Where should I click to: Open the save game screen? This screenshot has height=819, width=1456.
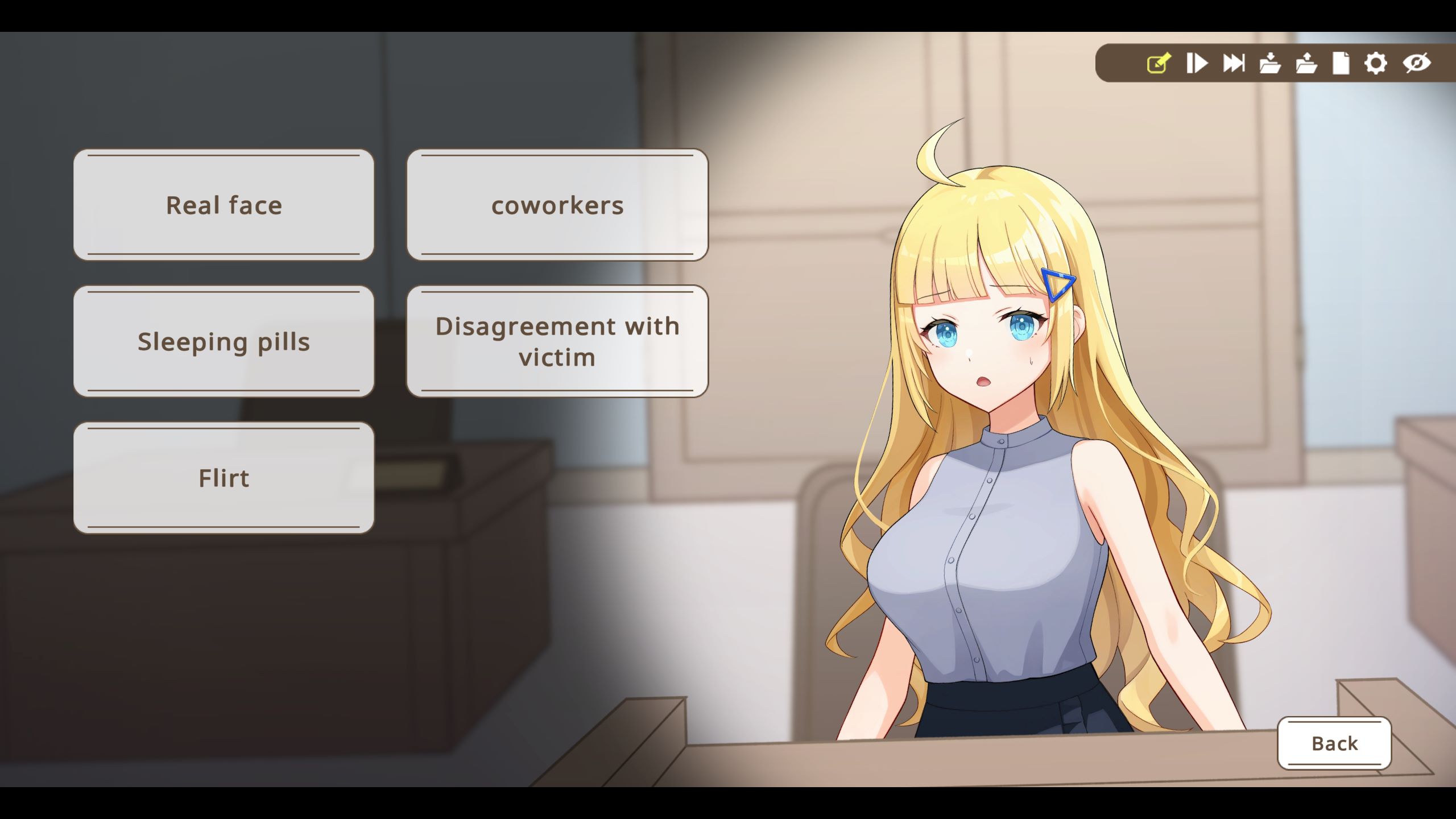[x=1269, y=64]
